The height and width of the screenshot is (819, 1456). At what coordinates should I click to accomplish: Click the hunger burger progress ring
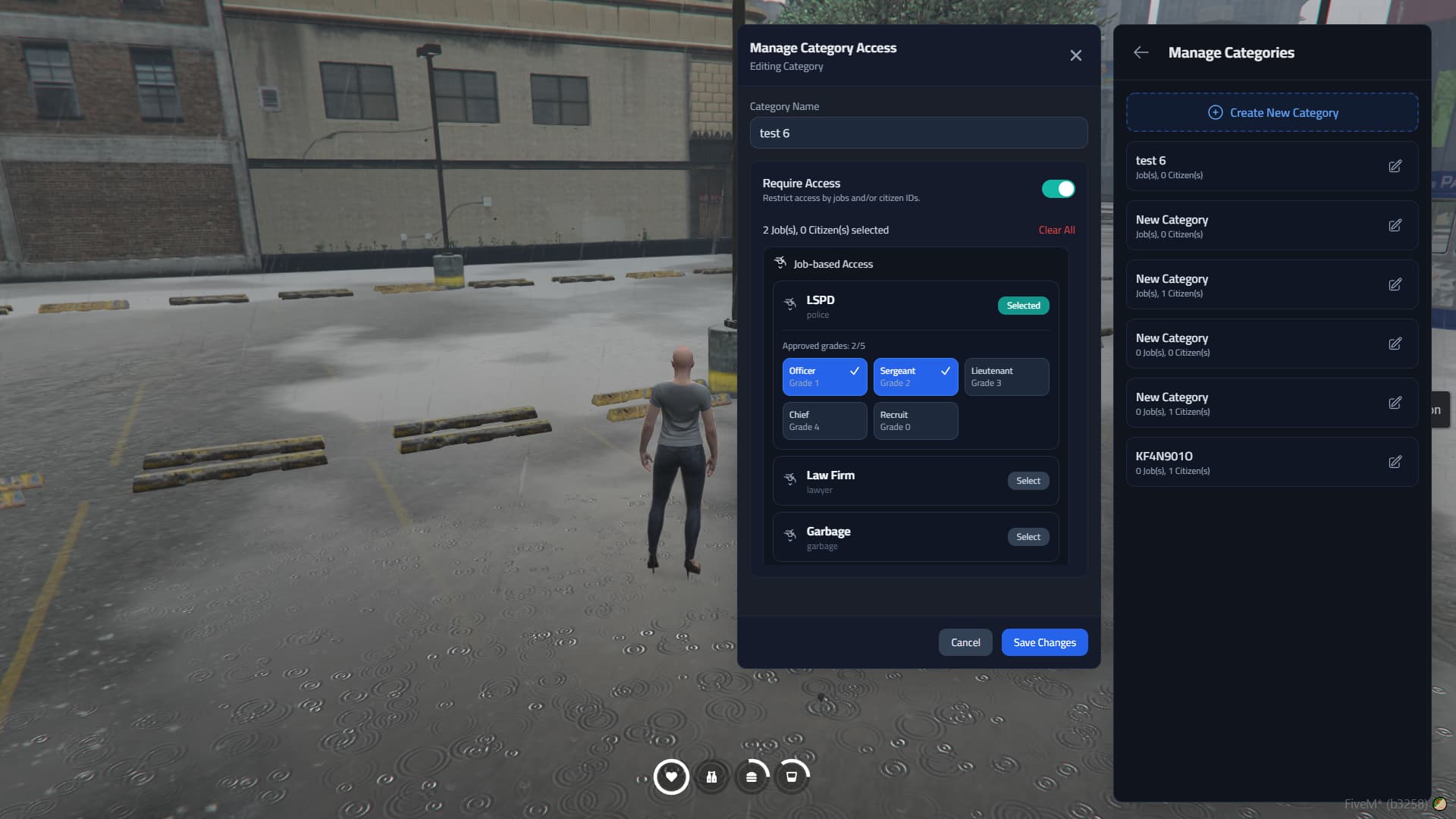pyautogui.click(x=752, y=777)
